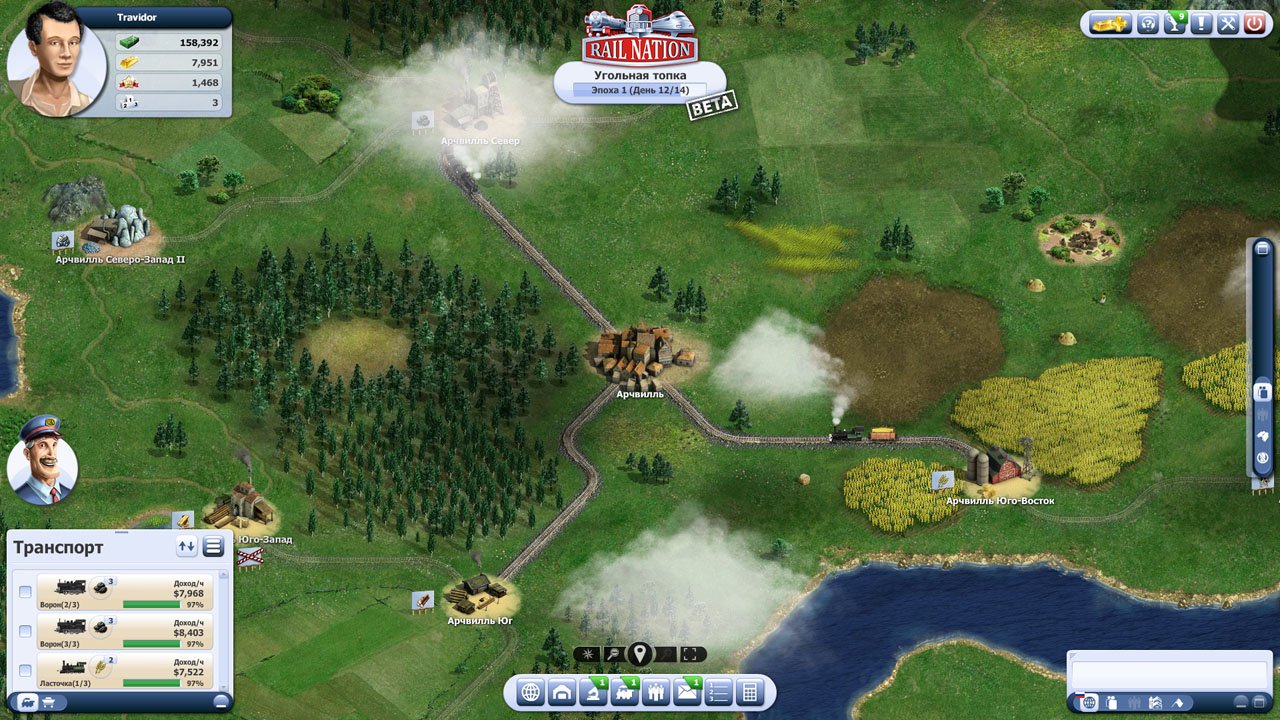The image size is (1280, 720).
Task: Open the settings wrench-and-hammer button
Action: [1228, 23]
